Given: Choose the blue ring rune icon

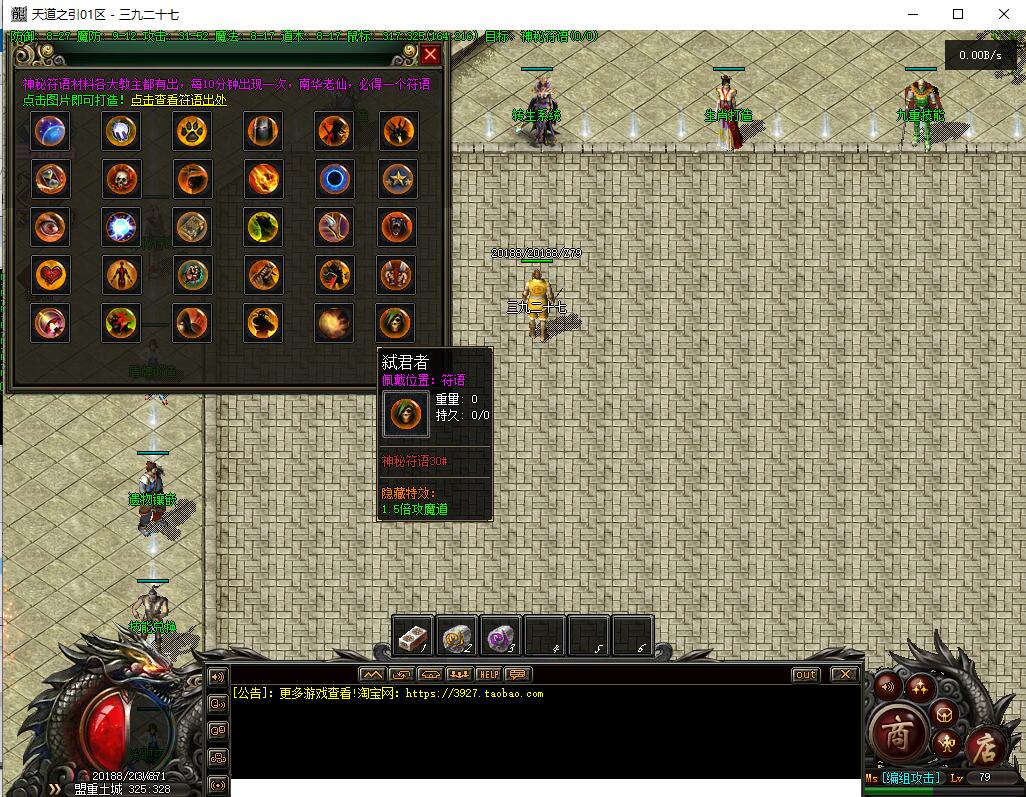Looking at the screenshot, I should click(334, 179).
